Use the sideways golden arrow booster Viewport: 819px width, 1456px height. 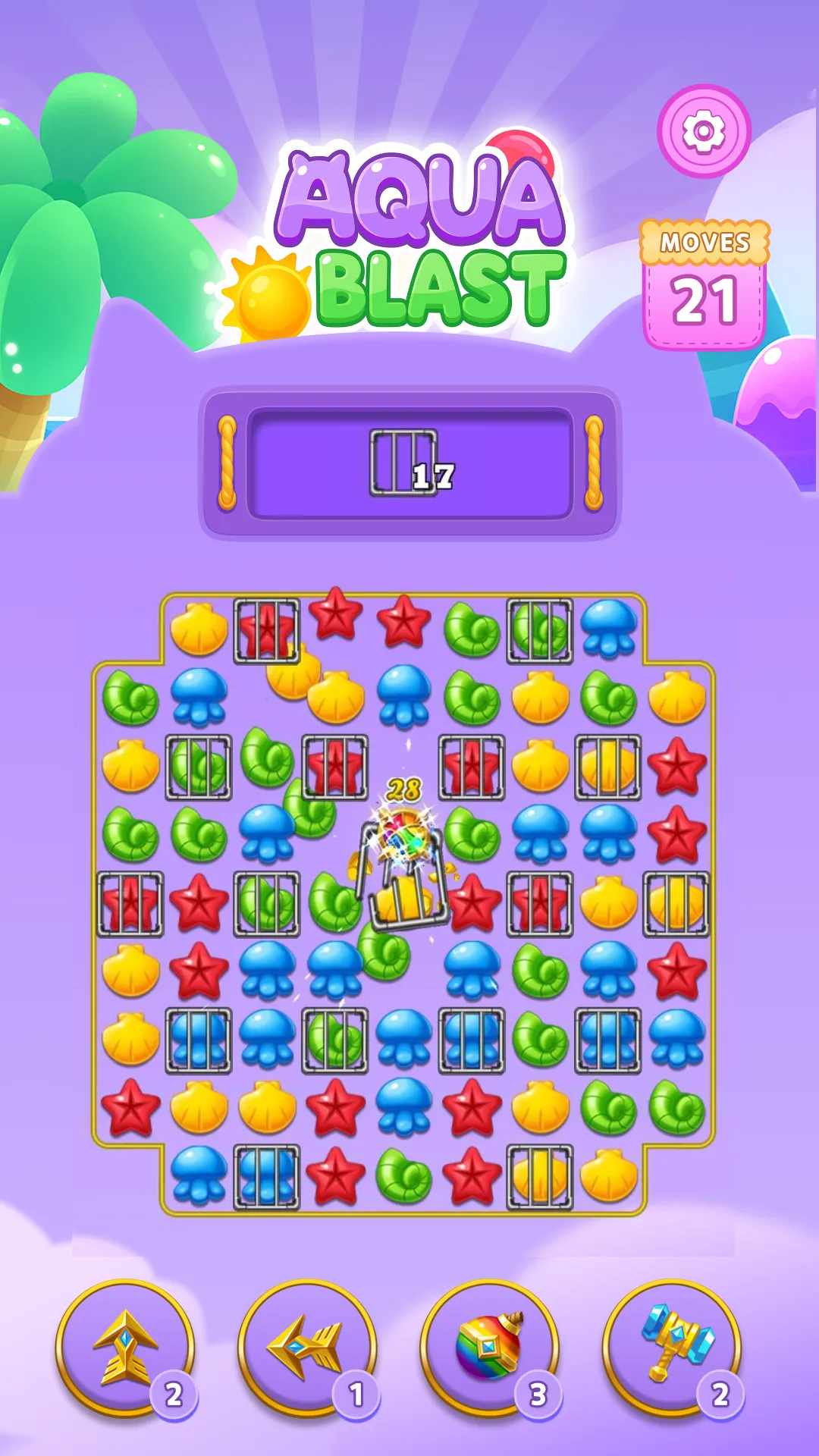(307, 1347)
